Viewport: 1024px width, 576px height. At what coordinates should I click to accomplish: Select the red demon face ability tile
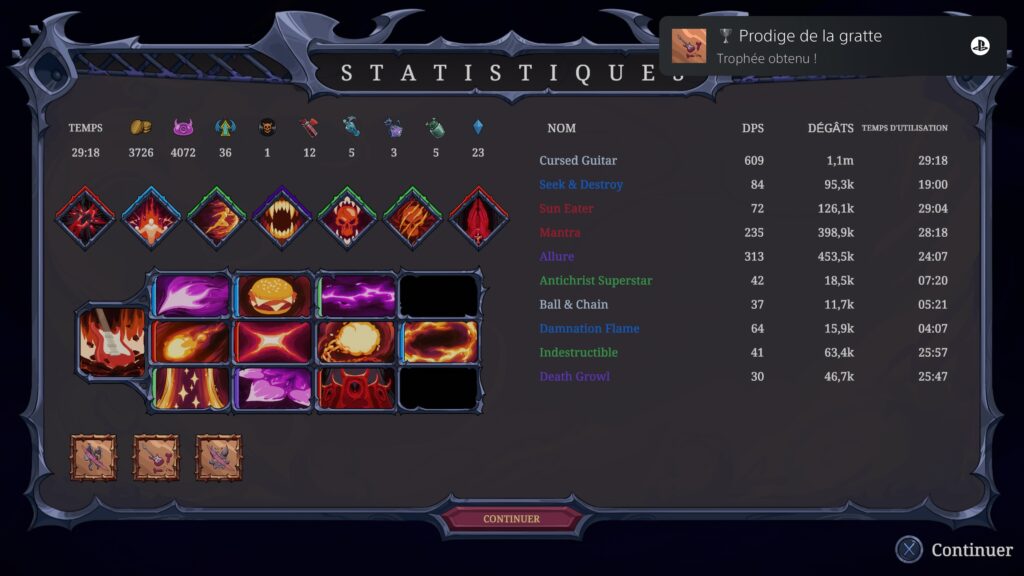click(x=357, y=389)
